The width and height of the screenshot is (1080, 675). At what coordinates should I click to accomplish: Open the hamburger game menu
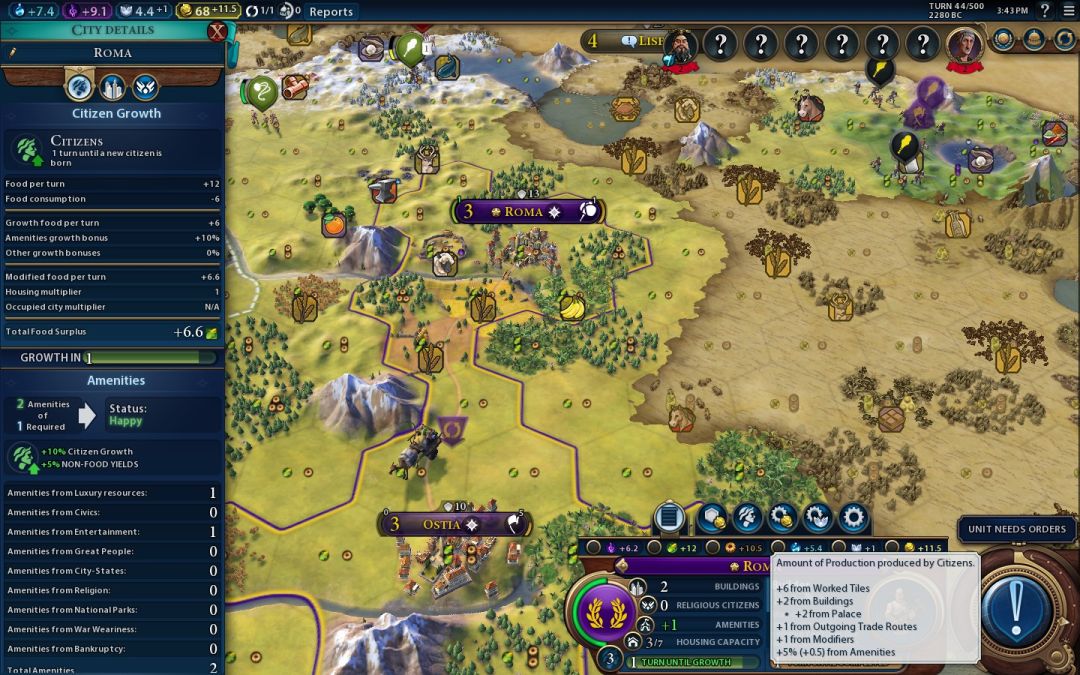(1066, 11)
